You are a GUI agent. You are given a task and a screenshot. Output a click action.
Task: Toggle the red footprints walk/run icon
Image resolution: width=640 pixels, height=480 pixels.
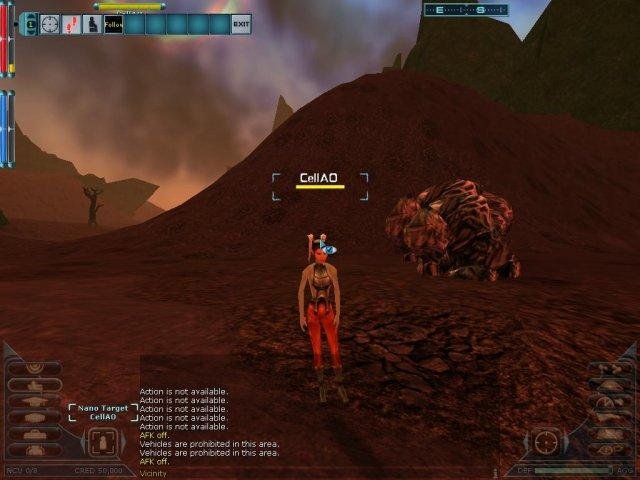(x=71, y=23)
